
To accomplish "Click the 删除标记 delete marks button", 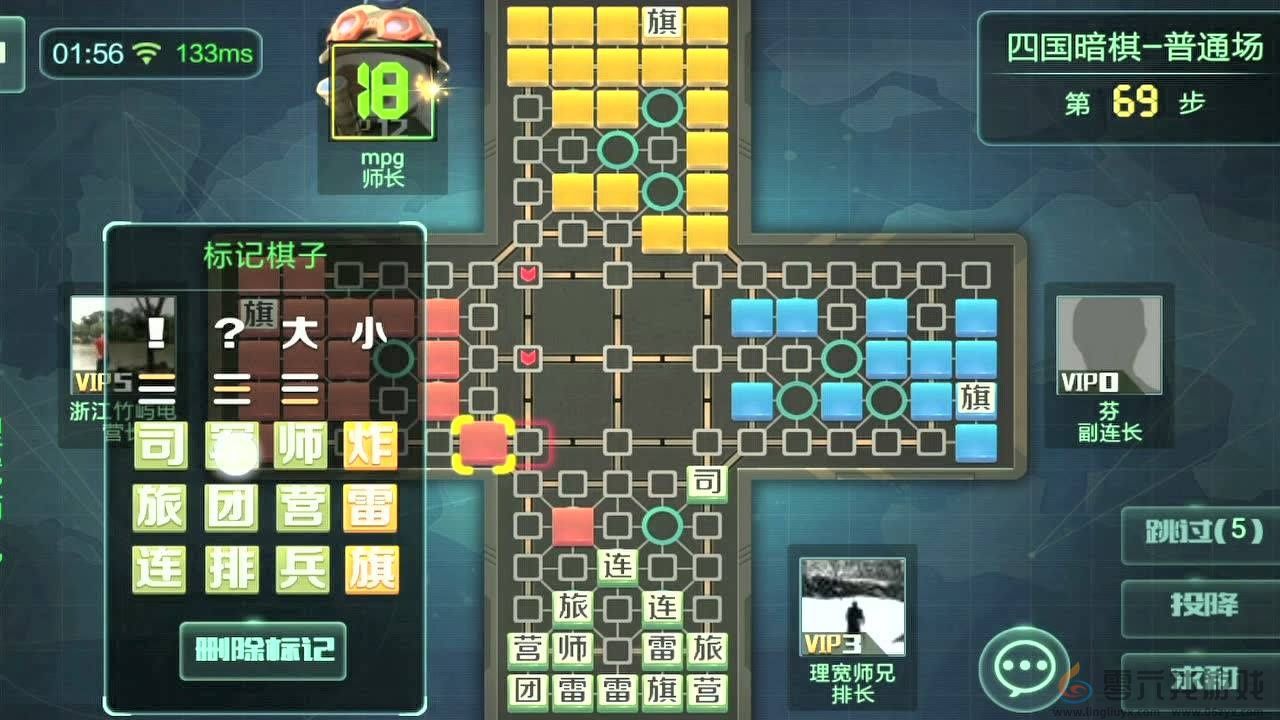I will pyautogui.click(x=263, y=651).
